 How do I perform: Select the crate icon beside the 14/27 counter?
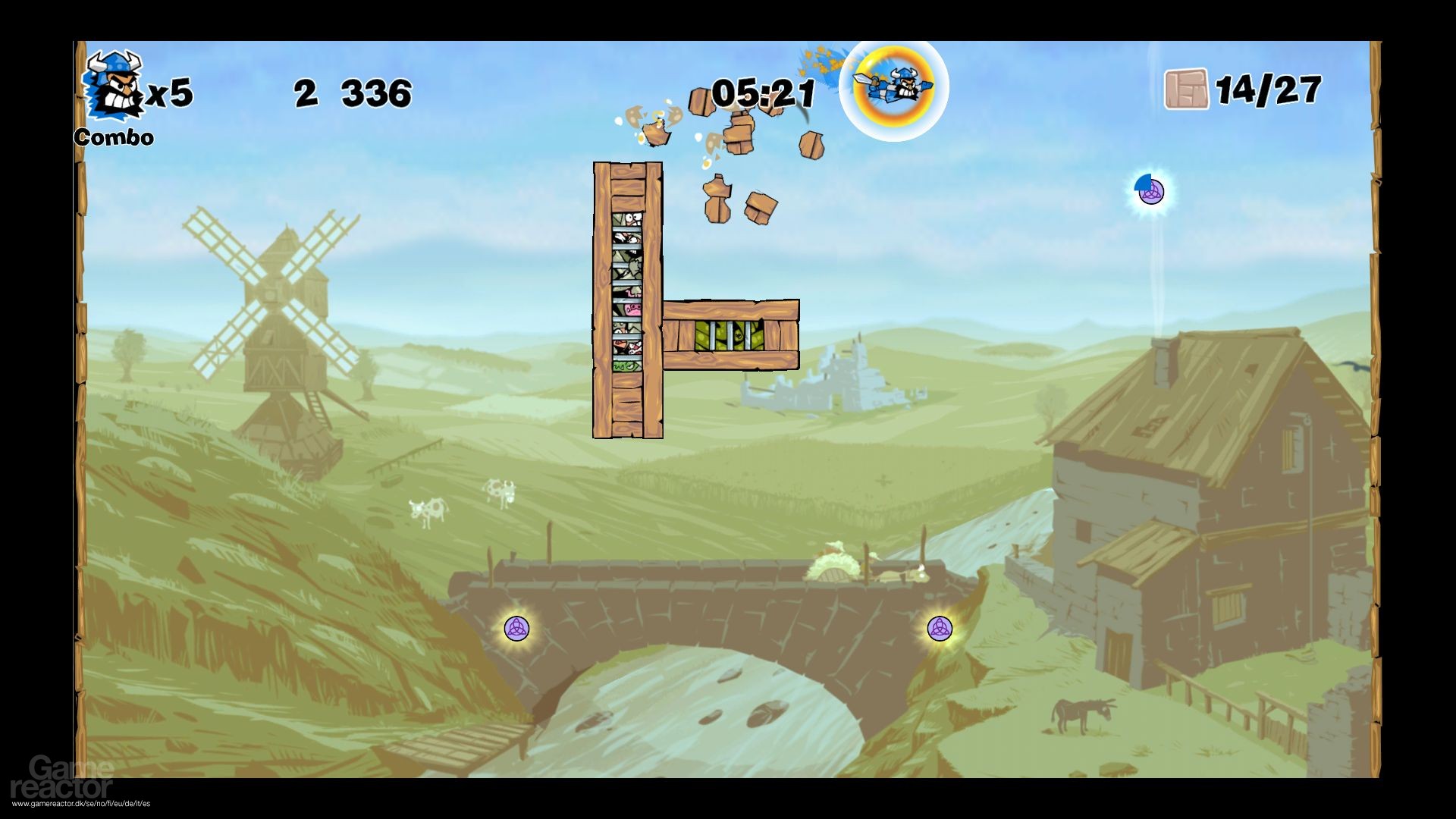coord(1188,89)
